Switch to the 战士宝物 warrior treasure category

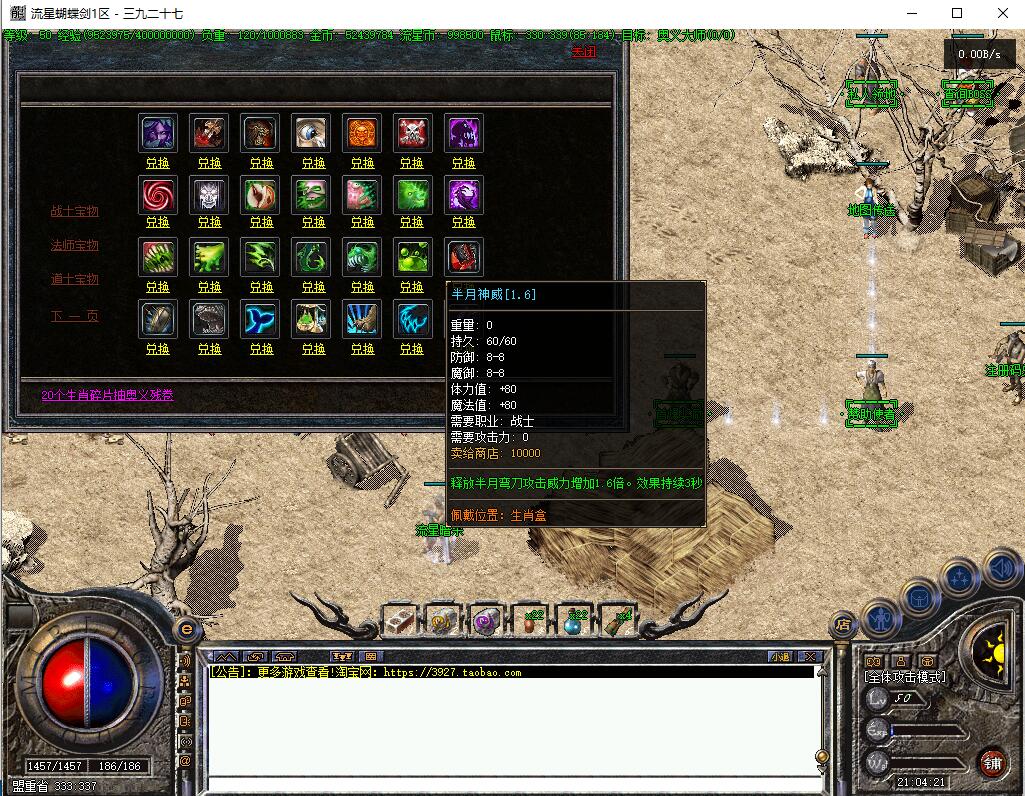[75, 211]
